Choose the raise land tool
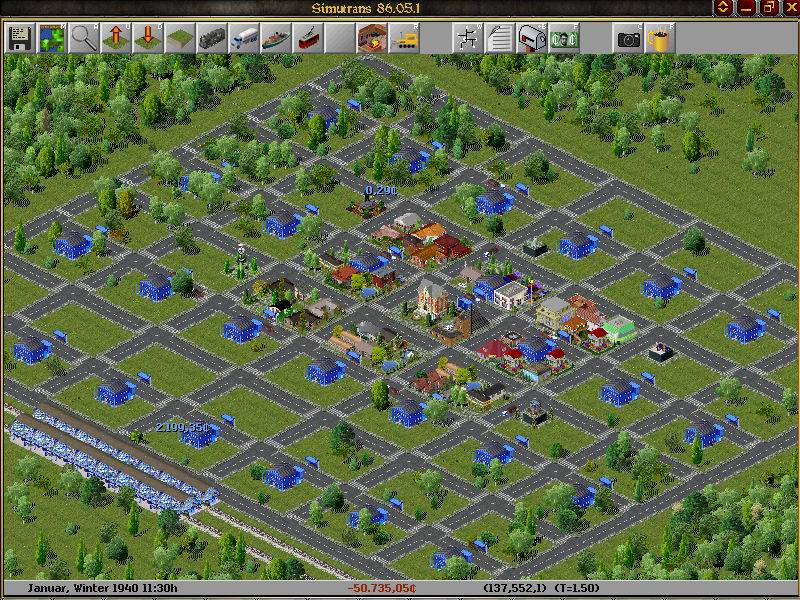This screenshot has width=800, height=600. tap(116, 38)
